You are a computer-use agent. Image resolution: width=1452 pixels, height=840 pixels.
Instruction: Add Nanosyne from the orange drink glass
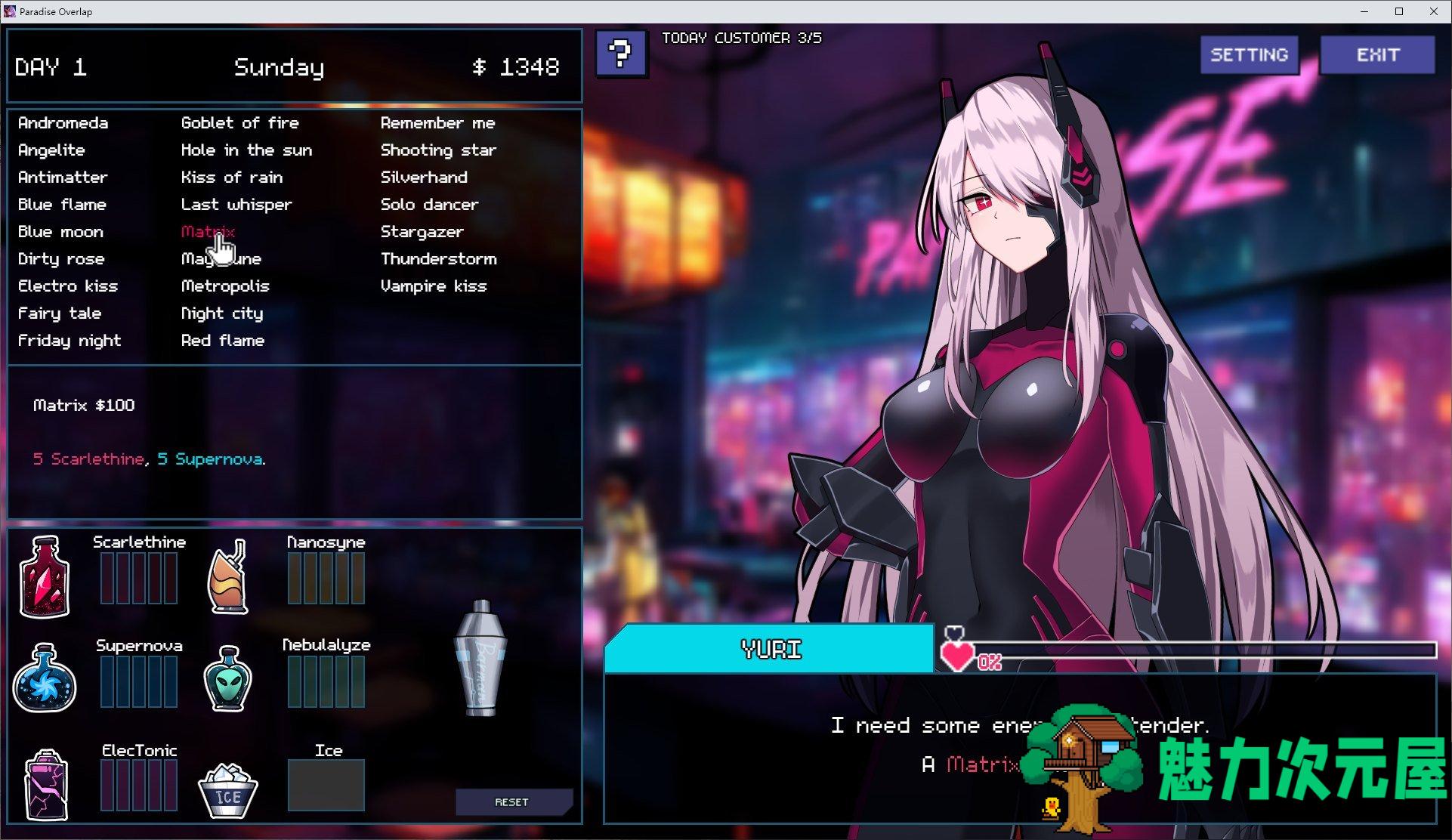coord(228,578)
